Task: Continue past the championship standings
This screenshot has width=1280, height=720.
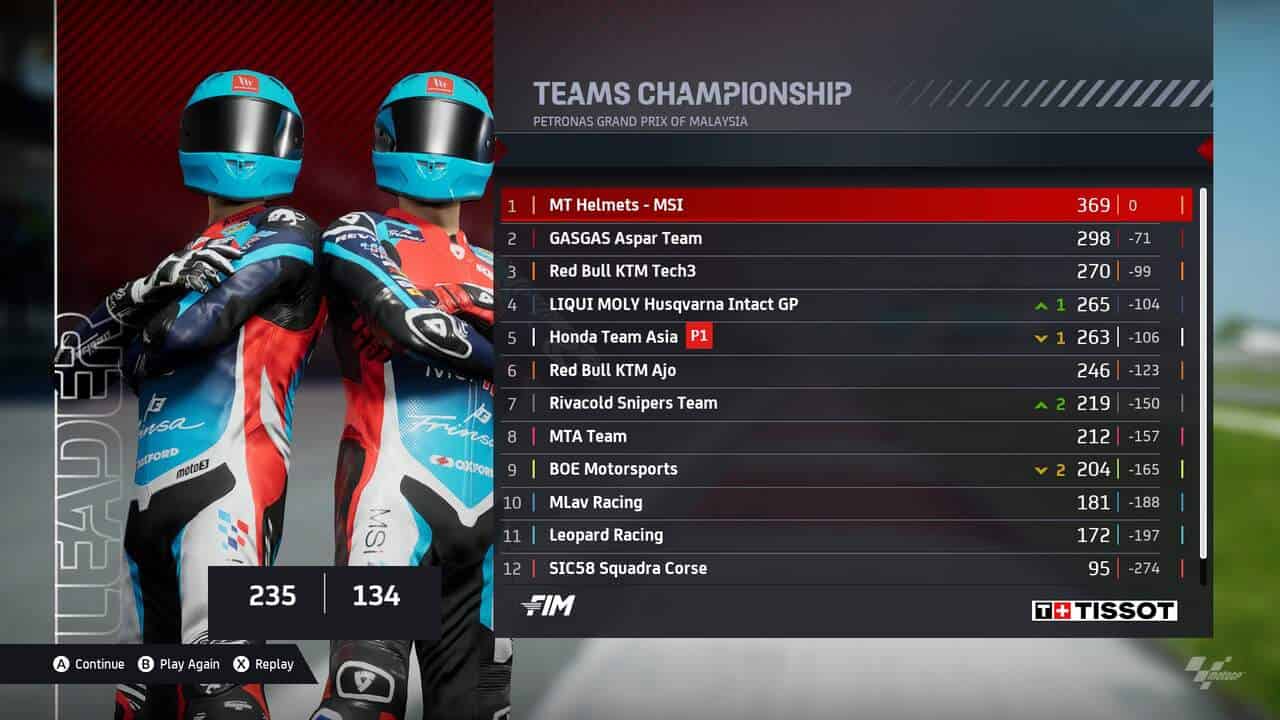Action: [x=89, y=664]
